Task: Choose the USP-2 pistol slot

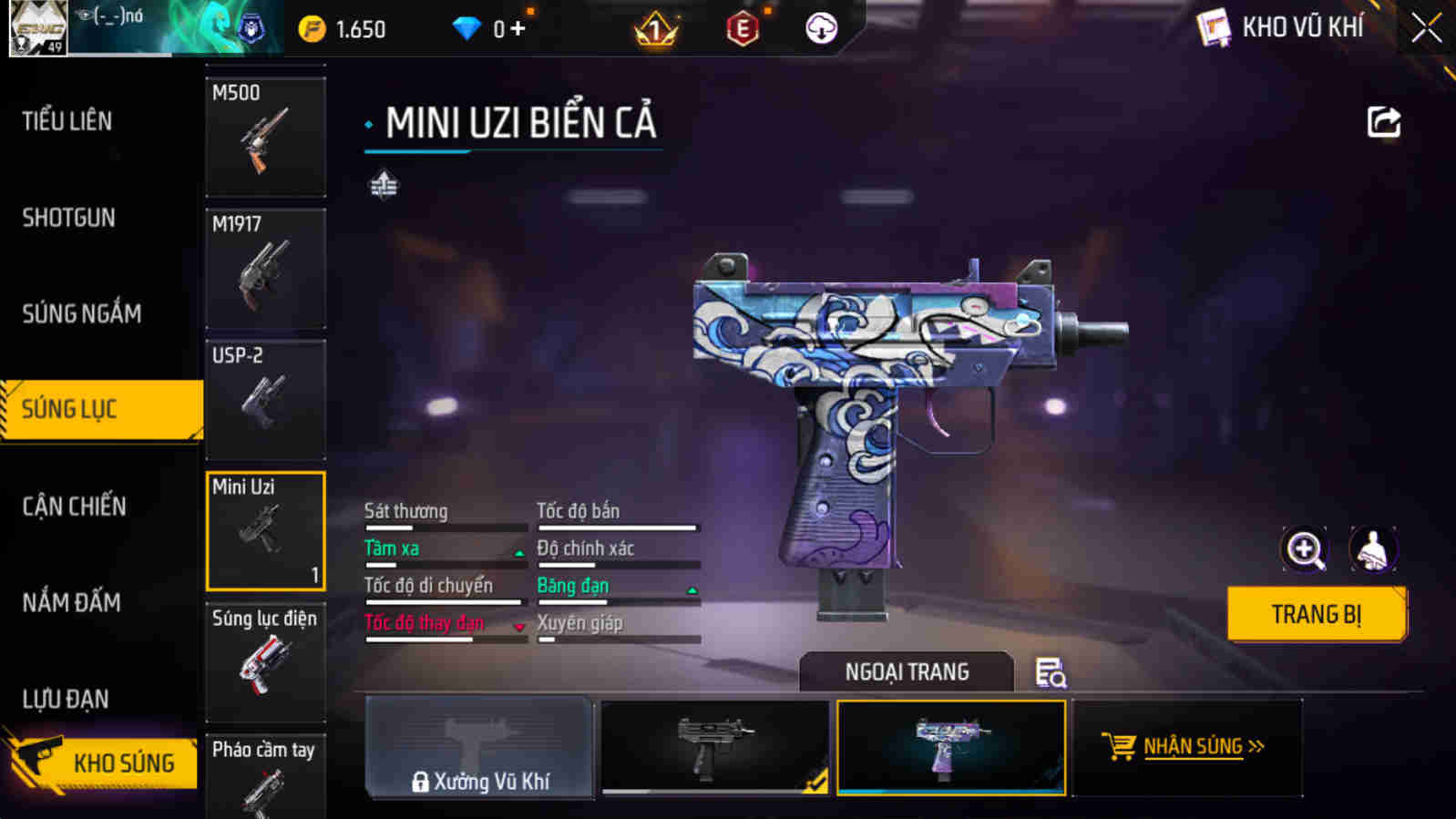Action: pyautogui.click(x=265, y=399)
